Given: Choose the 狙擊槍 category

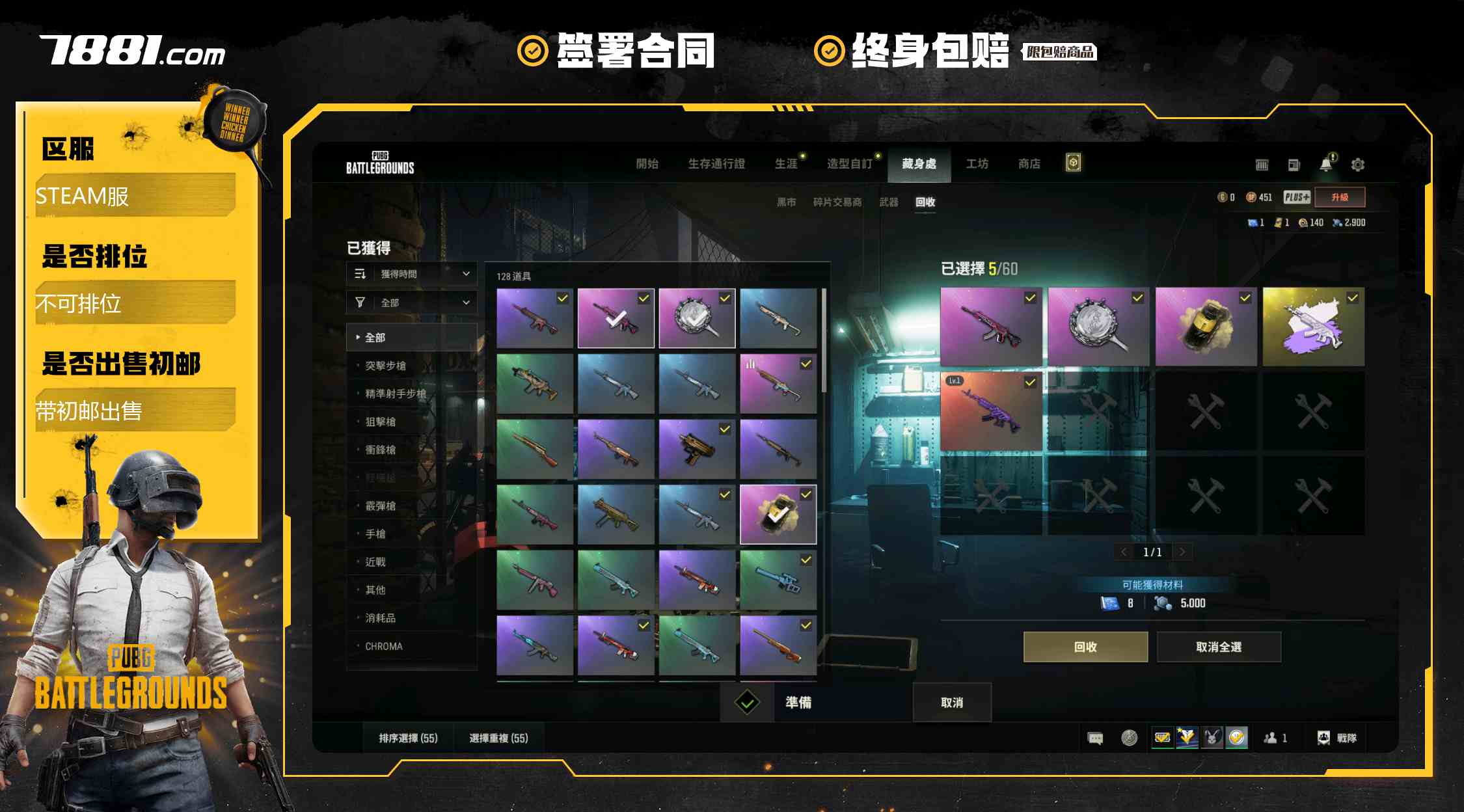Looking at the screenshot, I should pos(380,422).
